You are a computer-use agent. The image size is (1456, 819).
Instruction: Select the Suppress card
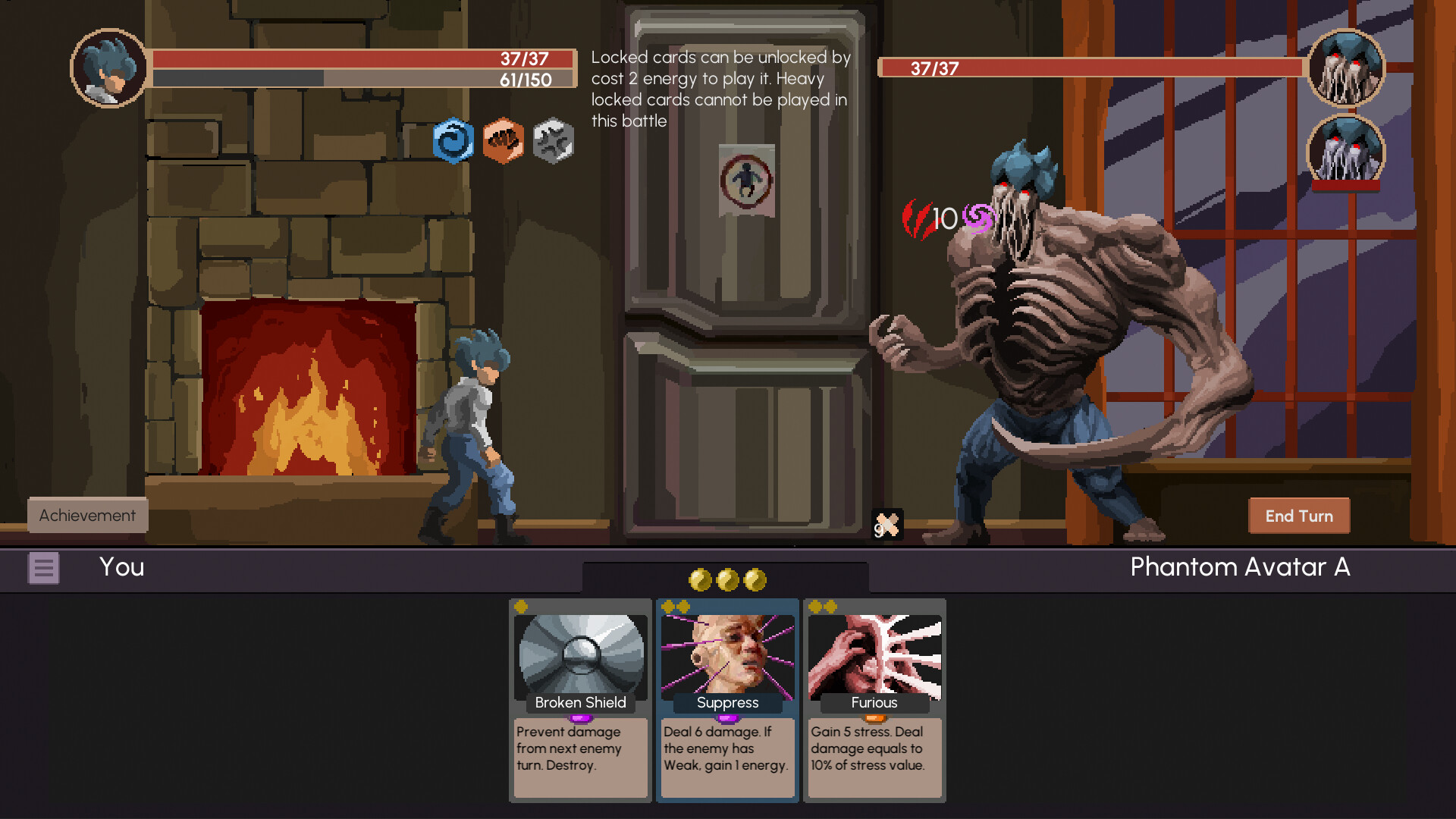click(x=726, y=701)
